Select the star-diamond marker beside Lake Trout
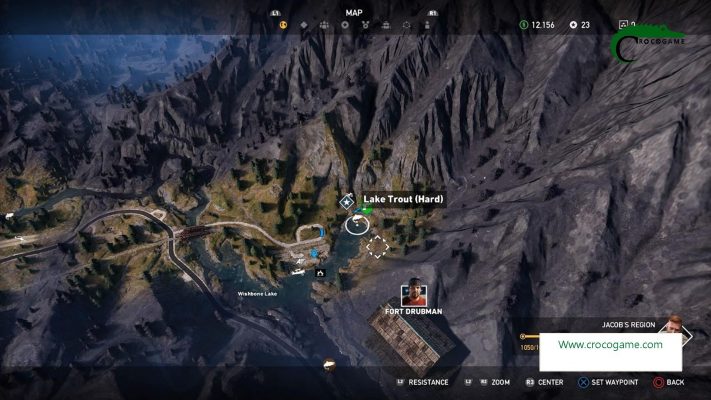 (347, 202)
